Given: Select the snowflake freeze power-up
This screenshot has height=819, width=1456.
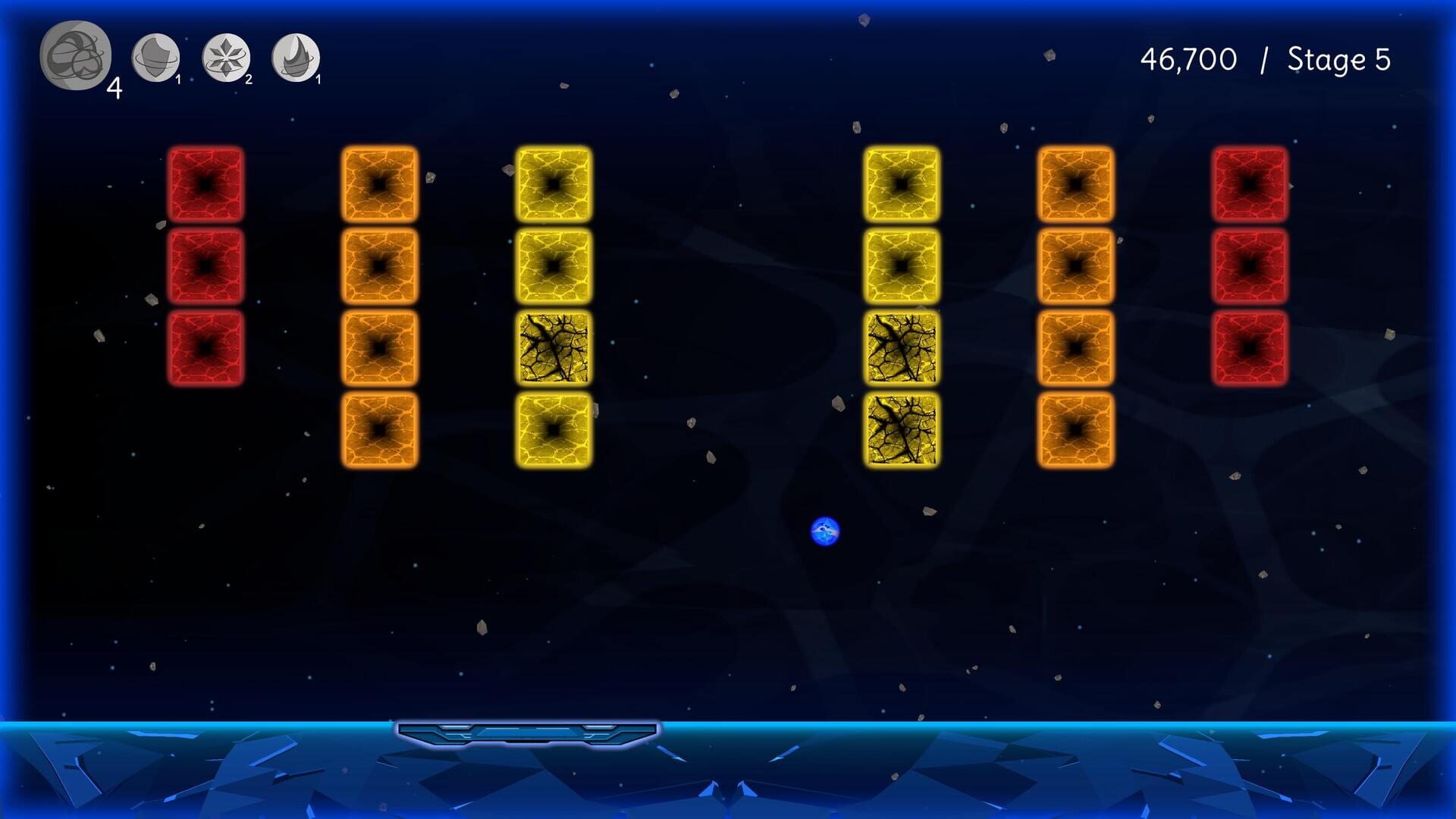Looking at the screenshot, I should click(224, 57).
